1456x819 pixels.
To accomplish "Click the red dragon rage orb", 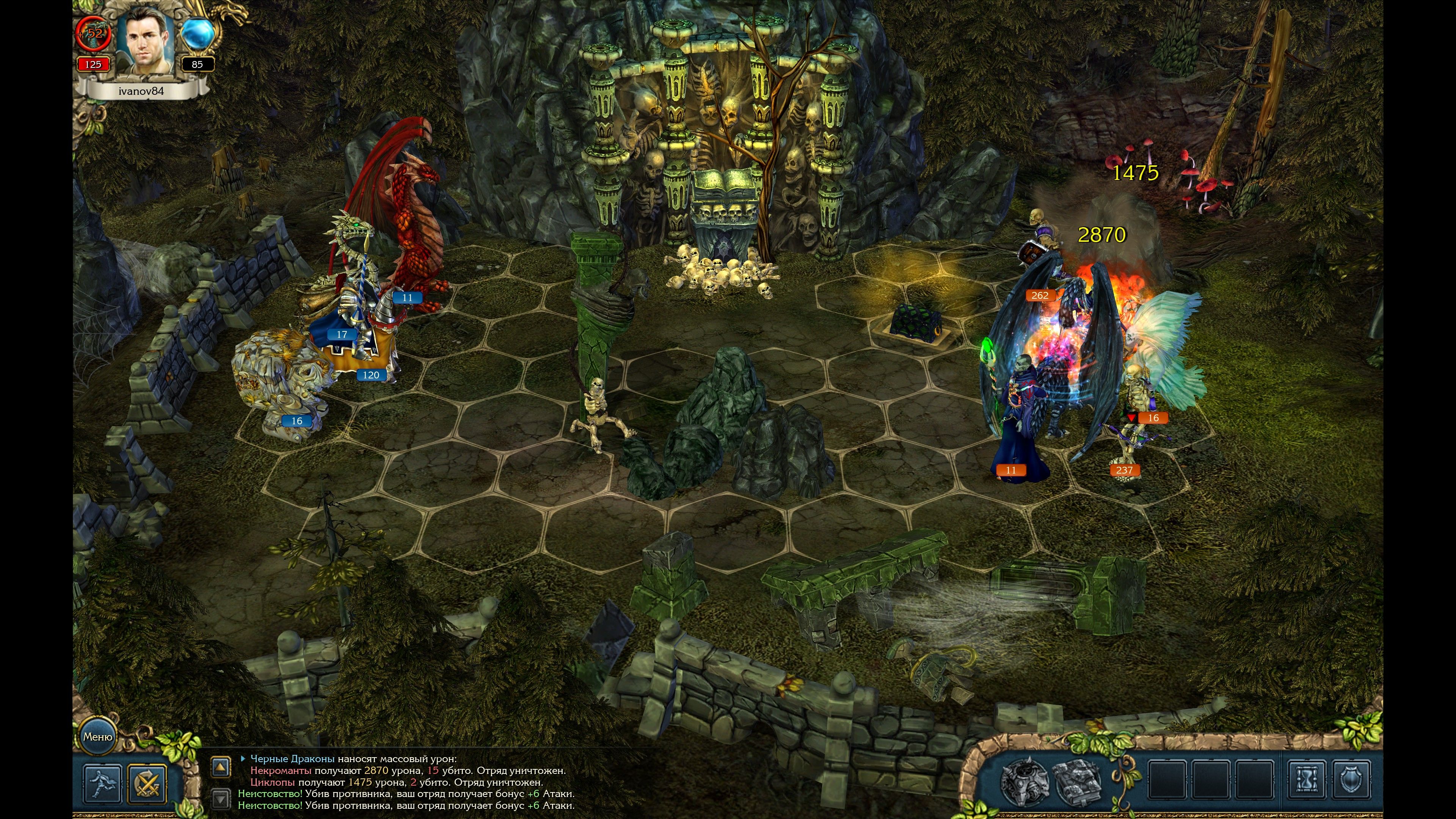I will point(94,34).
